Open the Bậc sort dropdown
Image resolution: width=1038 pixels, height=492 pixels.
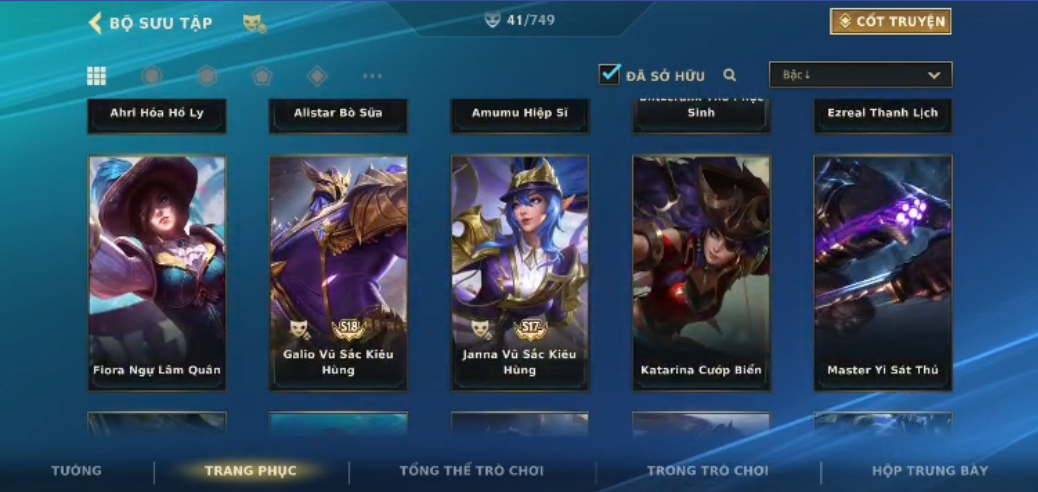coord(860,75)
